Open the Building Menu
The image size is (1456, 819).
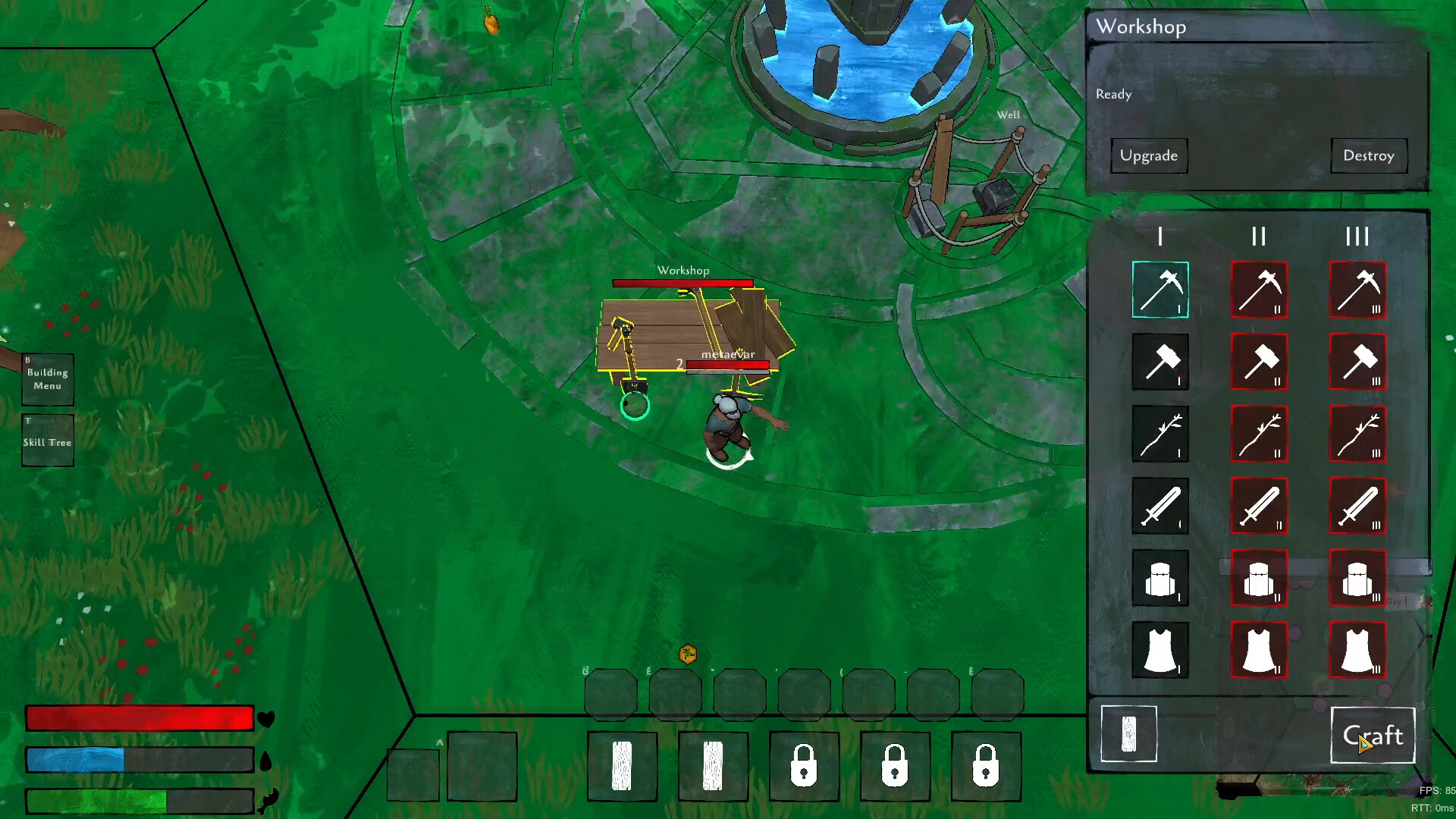click(x=47, y=378)
